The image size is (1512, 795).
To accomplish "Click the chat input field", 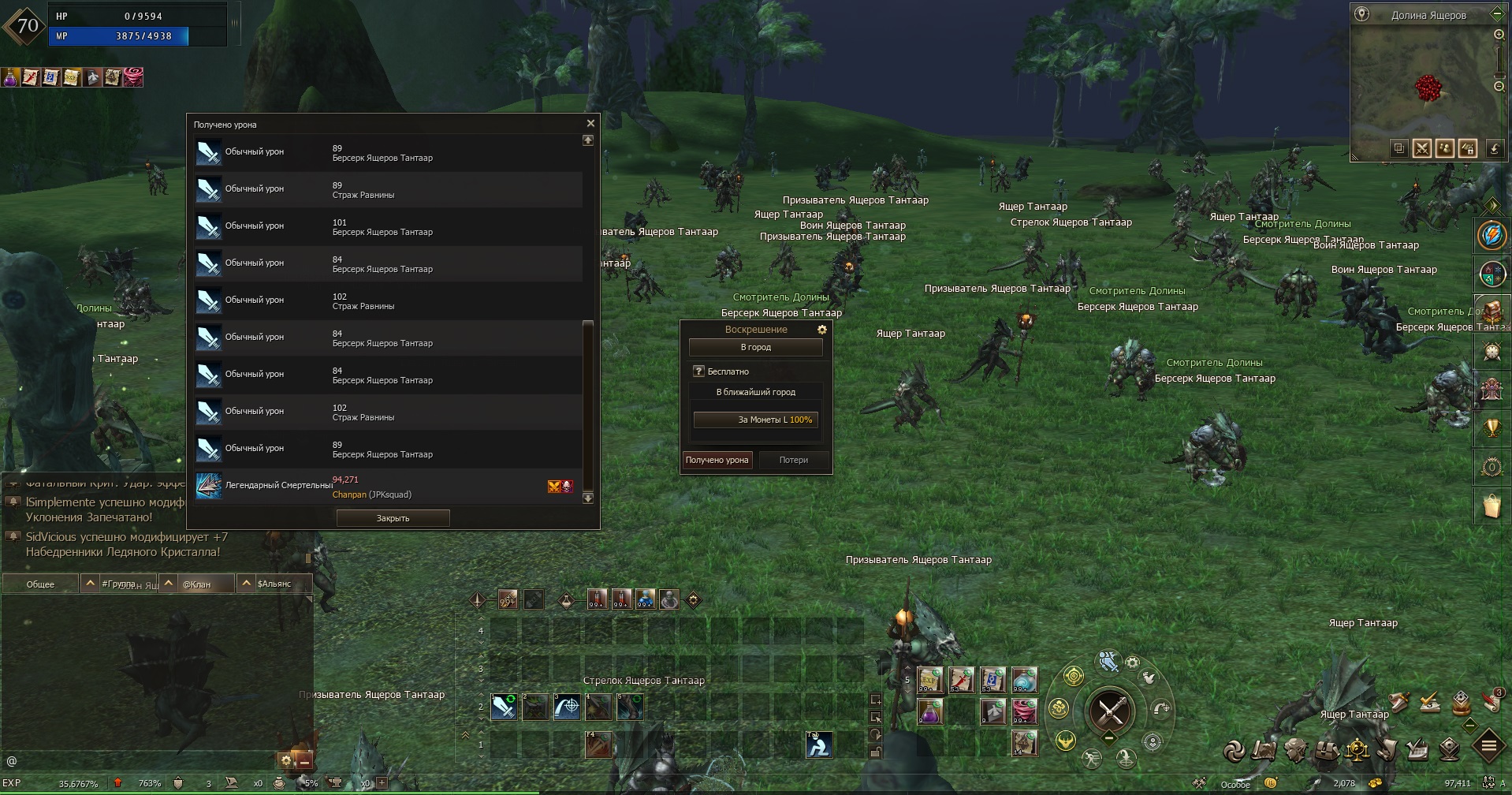I will point(142,761).
